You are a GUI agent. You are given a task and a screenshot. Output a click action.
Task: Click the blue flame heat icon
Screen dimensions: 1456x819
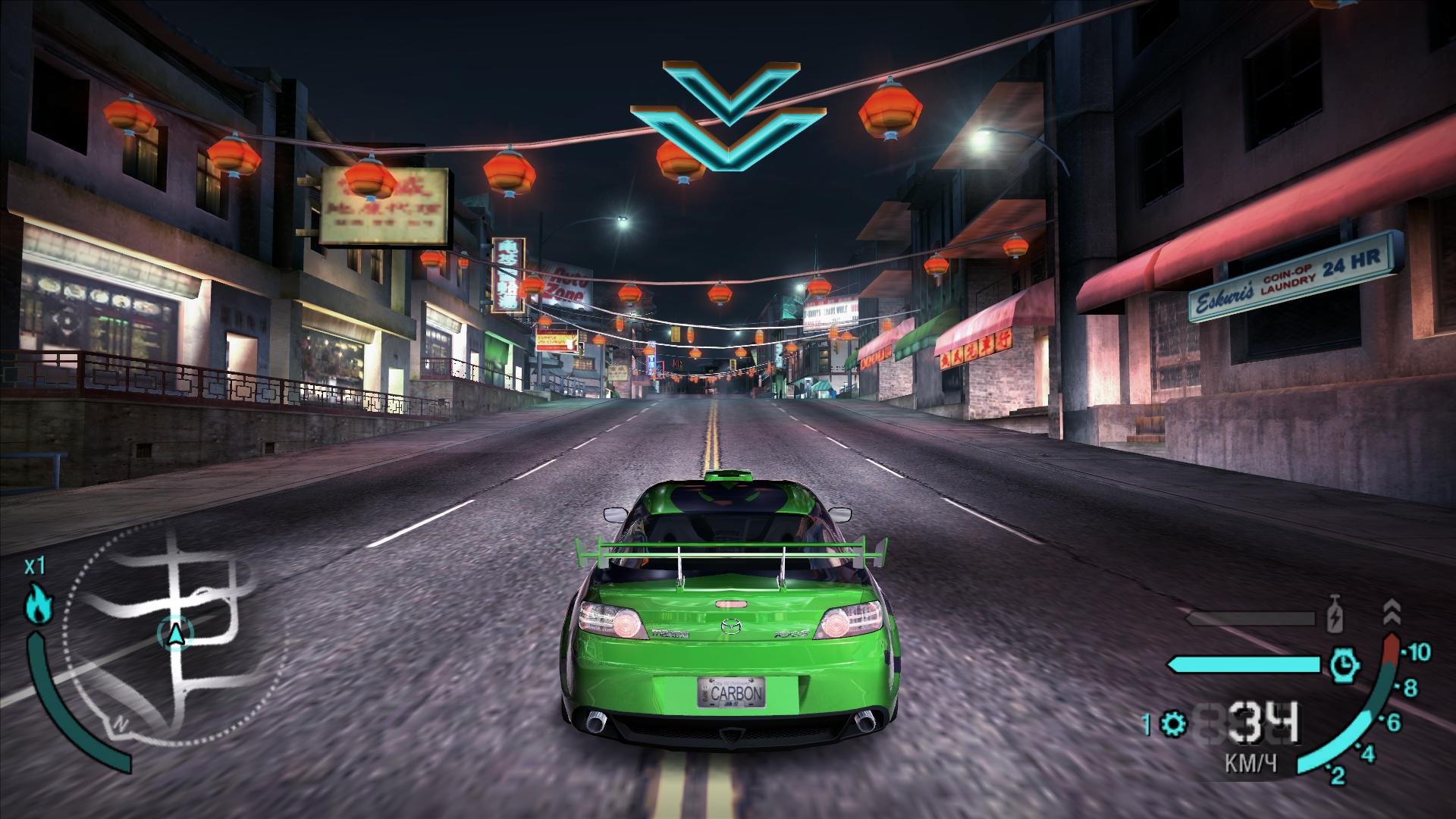(37, 603)
